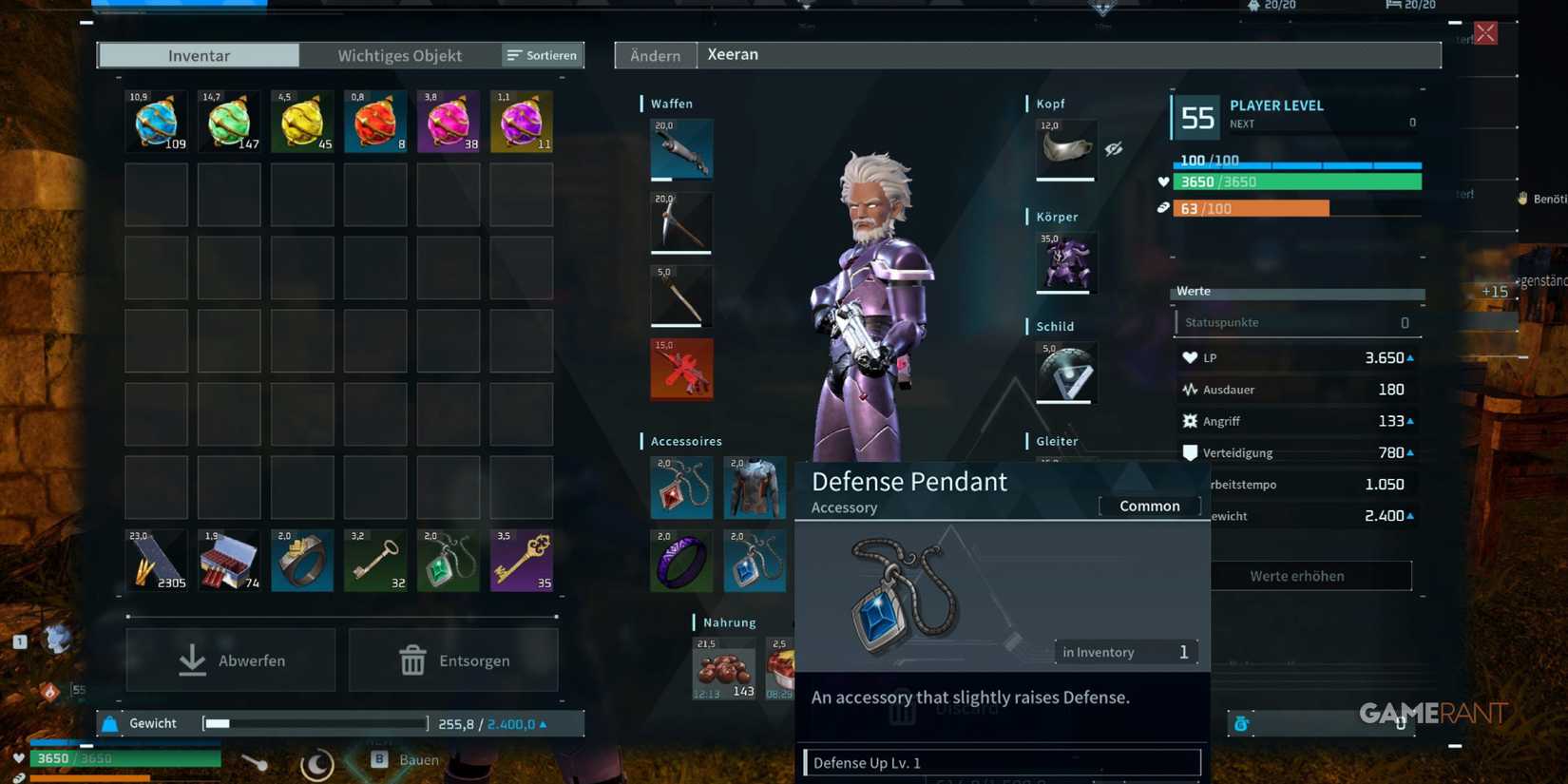Select the purple ring accessory

click(680, 561)
